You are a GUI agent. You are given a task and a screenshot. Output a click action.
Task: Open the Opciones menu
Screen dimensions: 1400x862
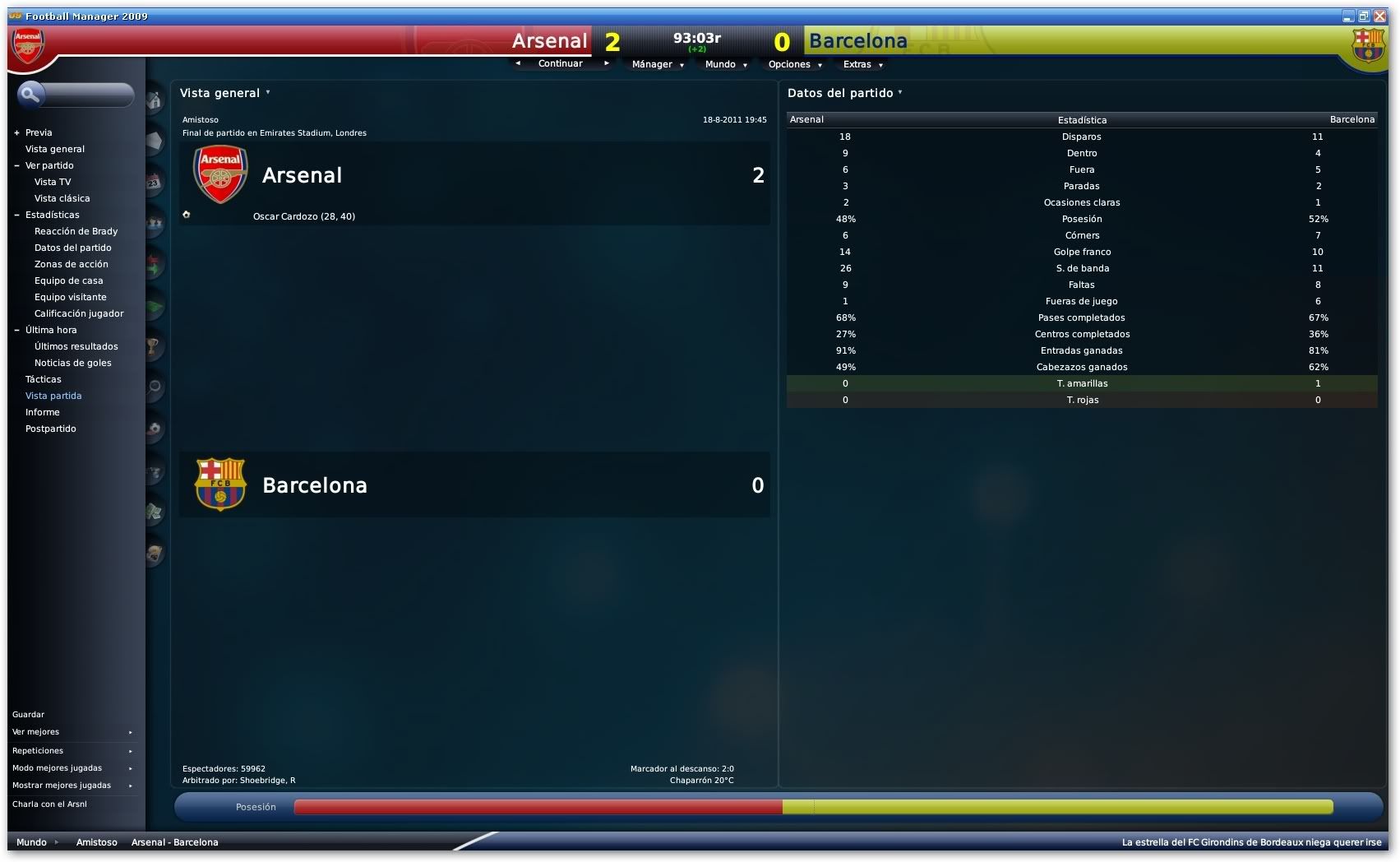click(x=794, y=64)
